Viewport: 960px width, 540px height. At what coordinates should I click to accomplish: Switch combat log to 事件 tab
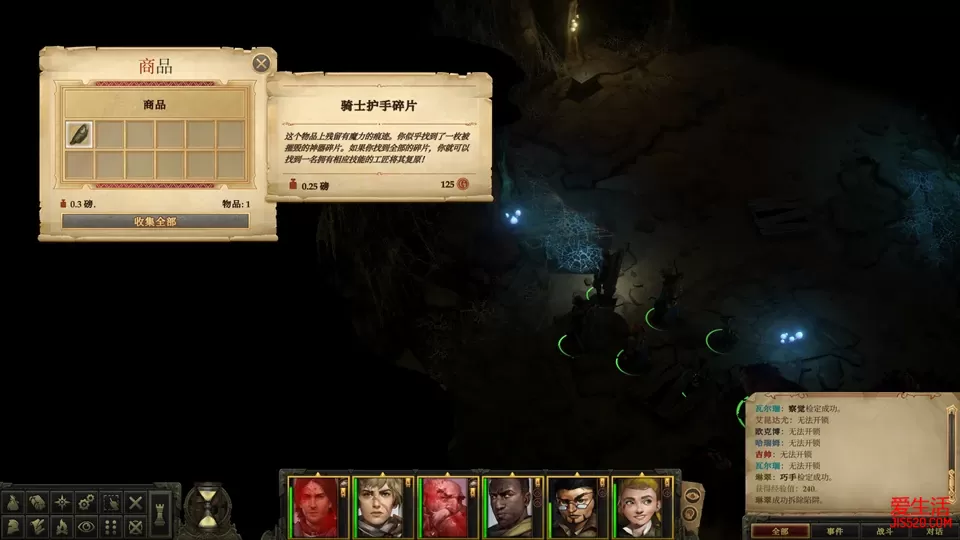834,530
